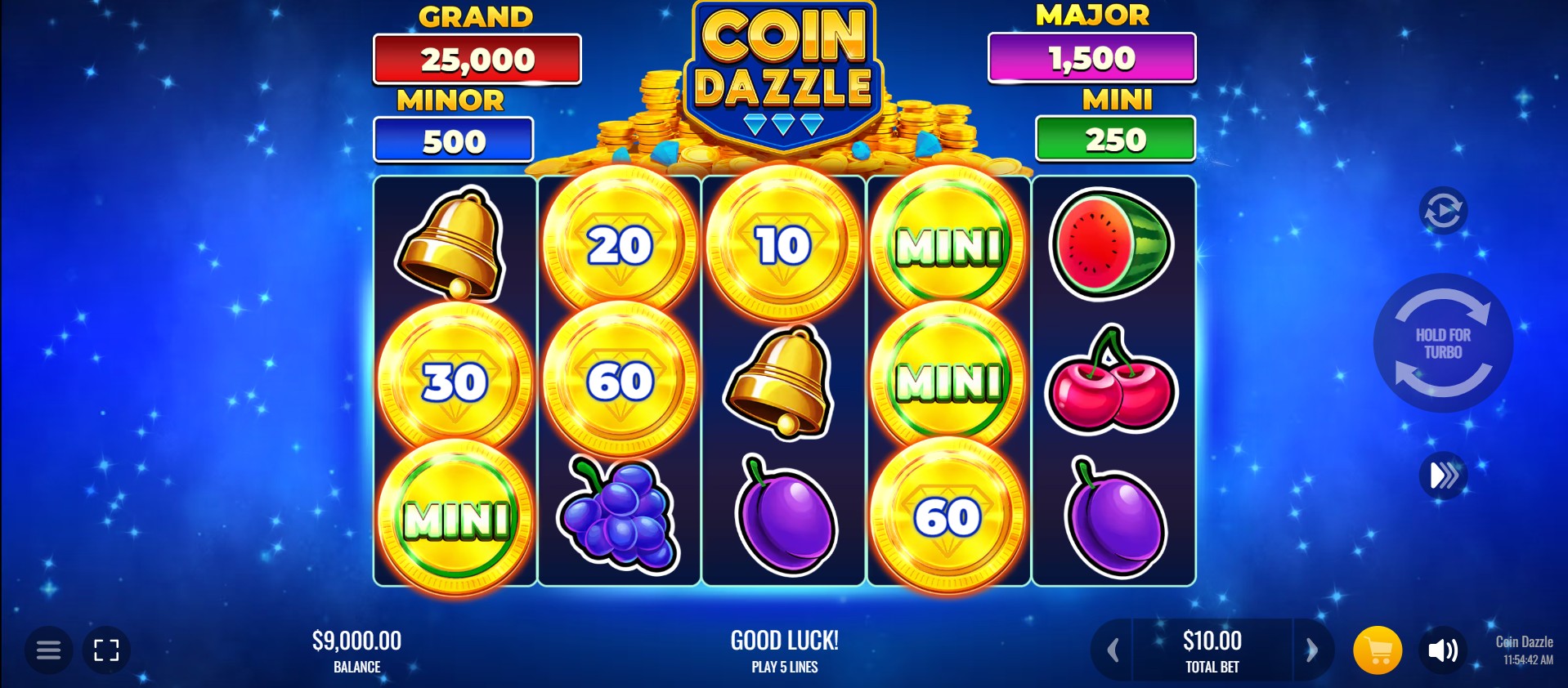Increase bet with the right chevron
This screenshot has height=688, width=1568.
(1313, 650)
